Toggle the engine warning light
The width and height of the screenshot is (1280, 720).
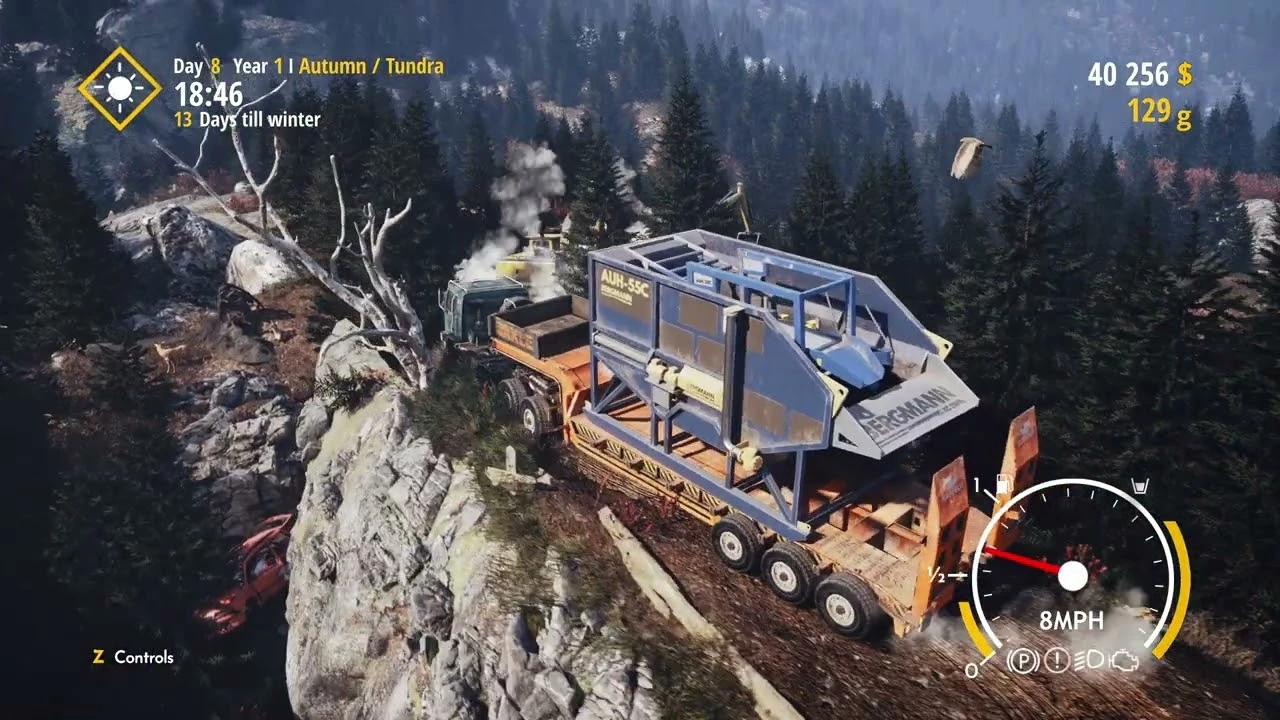point(1125,662)
